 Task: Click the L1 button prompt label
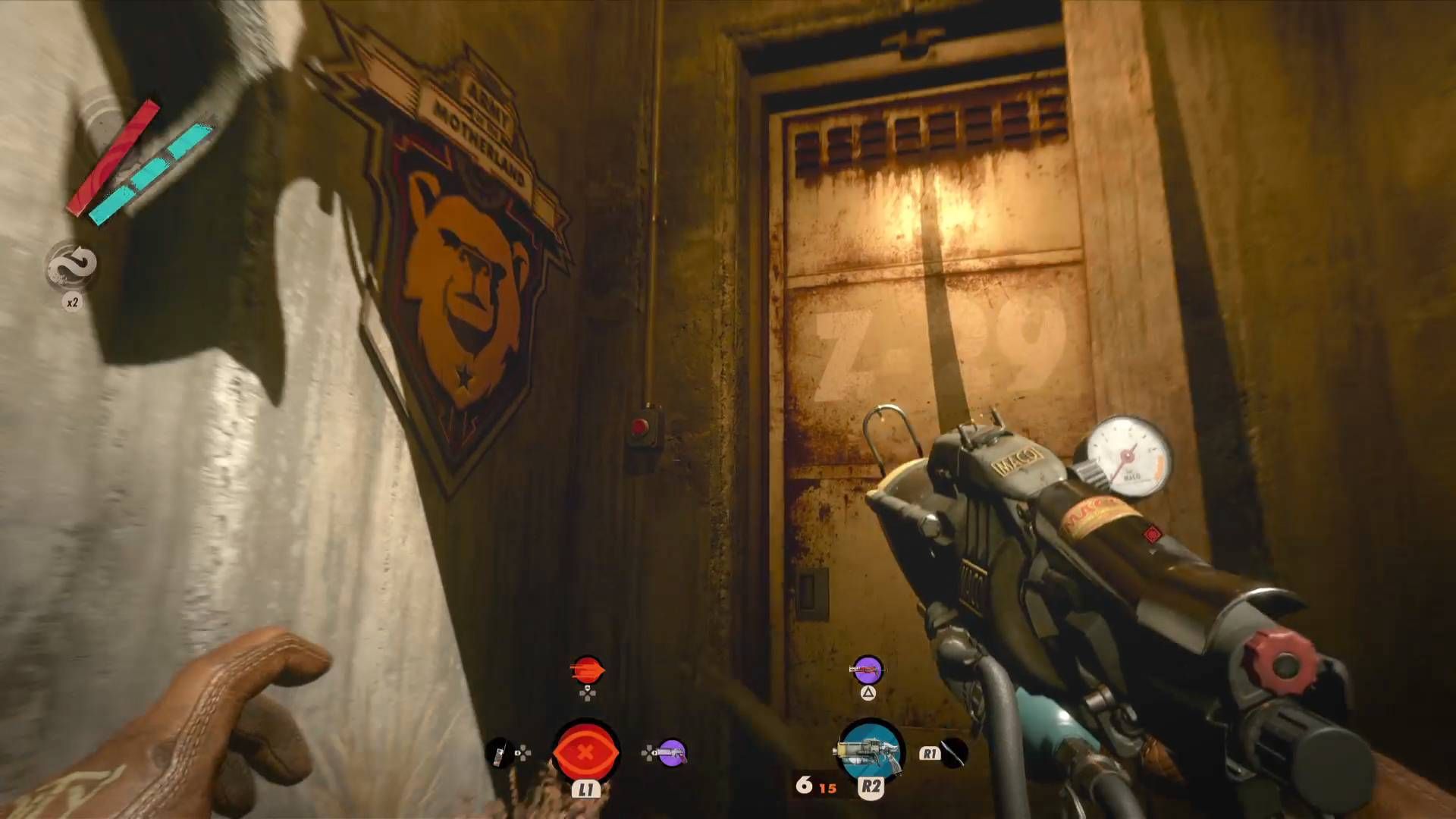coord(586,789)
